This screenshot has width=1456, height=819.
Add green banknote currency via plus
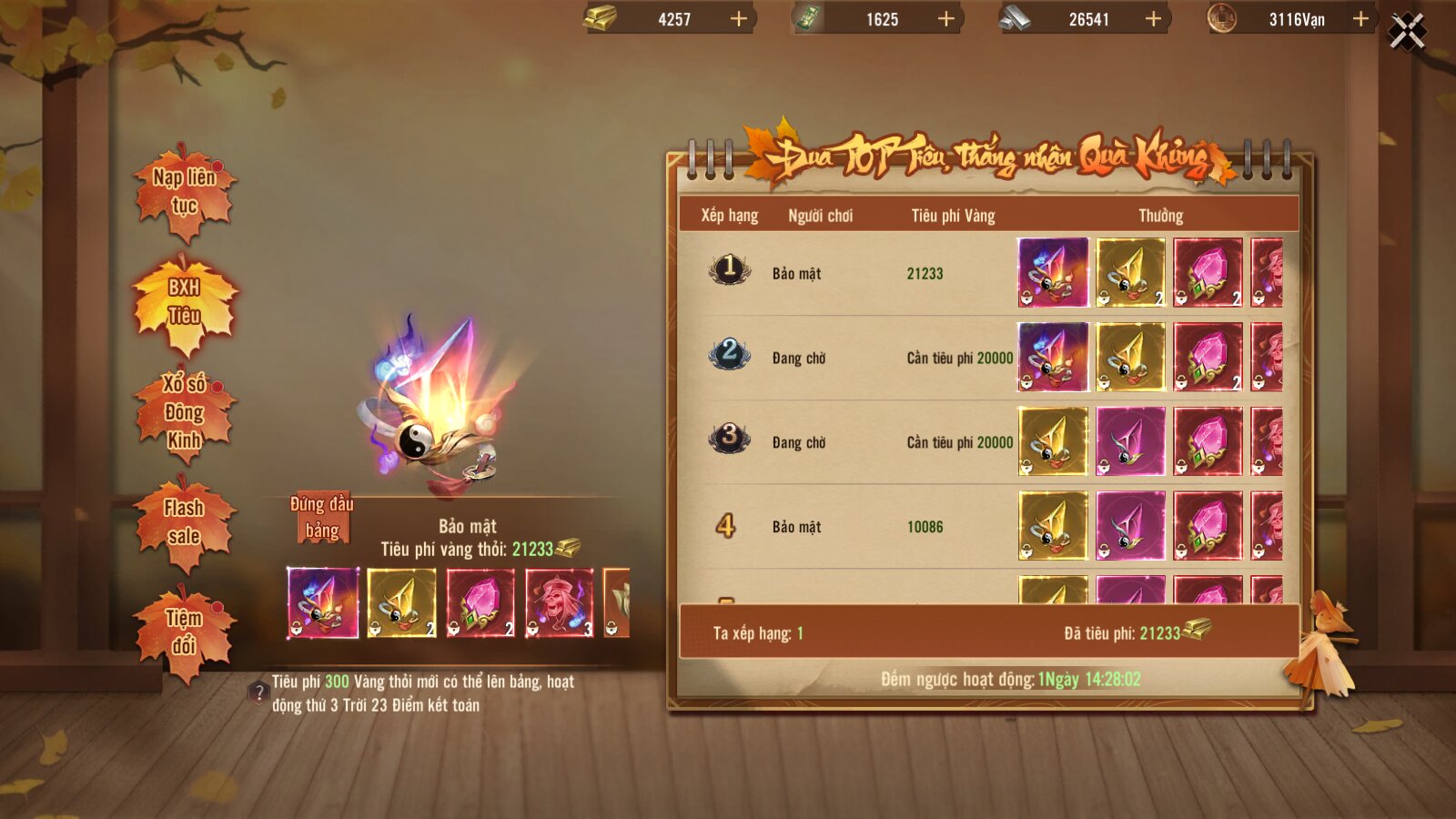click(946, 19)
